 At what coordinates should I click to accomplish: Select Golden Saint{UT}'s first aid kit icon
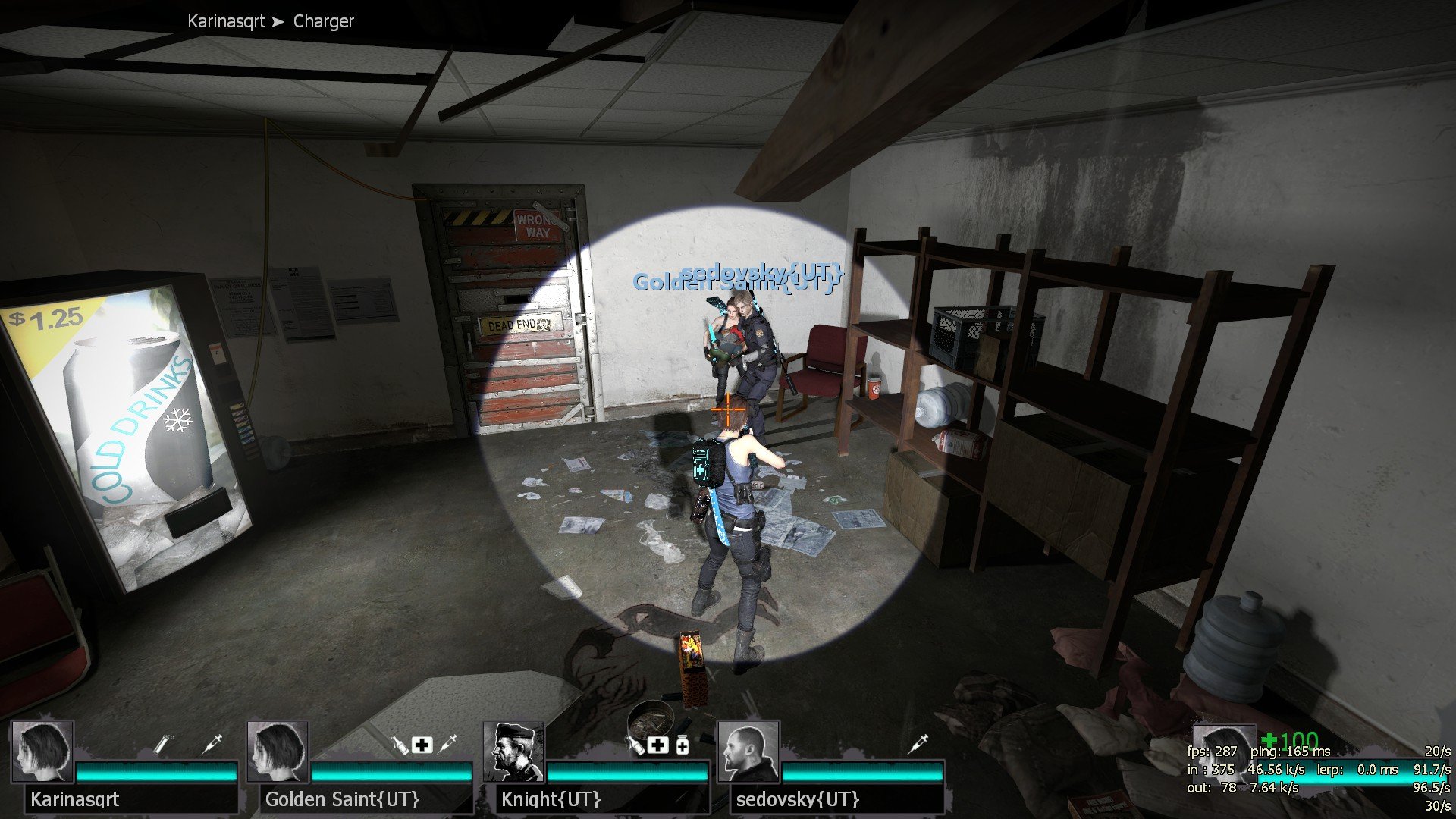(x=423, y=745)
